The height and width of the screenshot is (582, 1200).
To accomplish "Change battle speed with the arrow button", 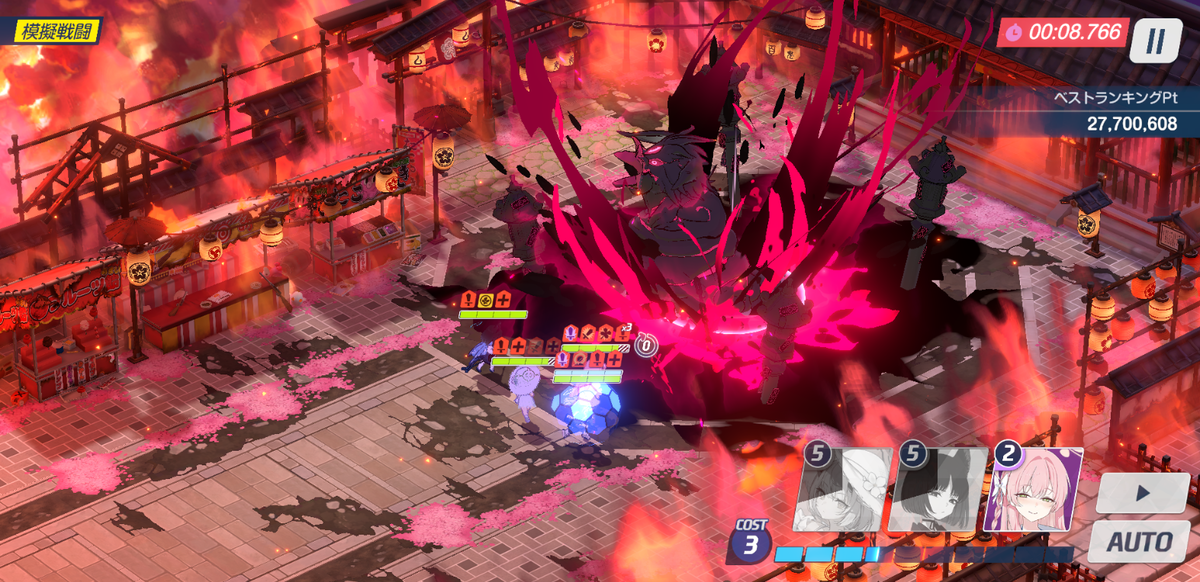I will (x=1141, y=494).
